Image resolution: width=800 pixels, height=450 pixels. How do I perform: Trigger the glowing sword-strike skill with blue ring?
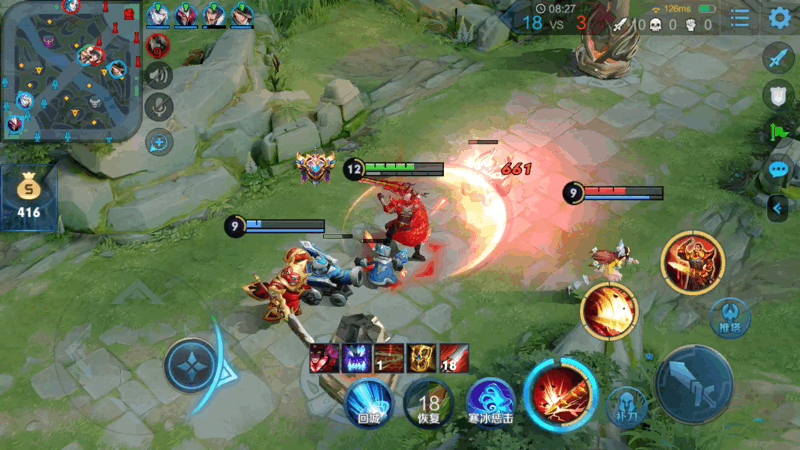coord(559,393)
